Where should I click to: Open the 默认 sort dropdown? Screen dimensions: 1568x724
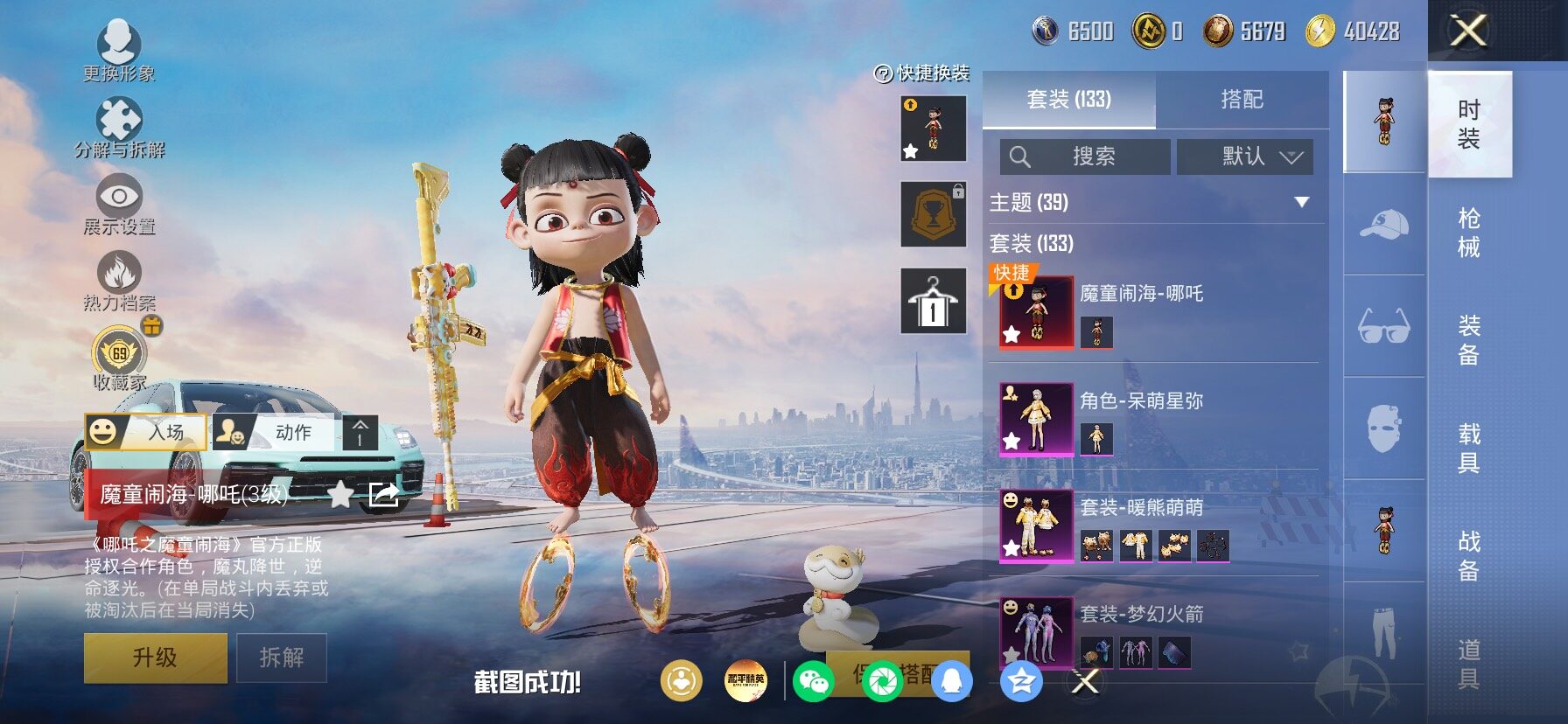coord(1244,157)
